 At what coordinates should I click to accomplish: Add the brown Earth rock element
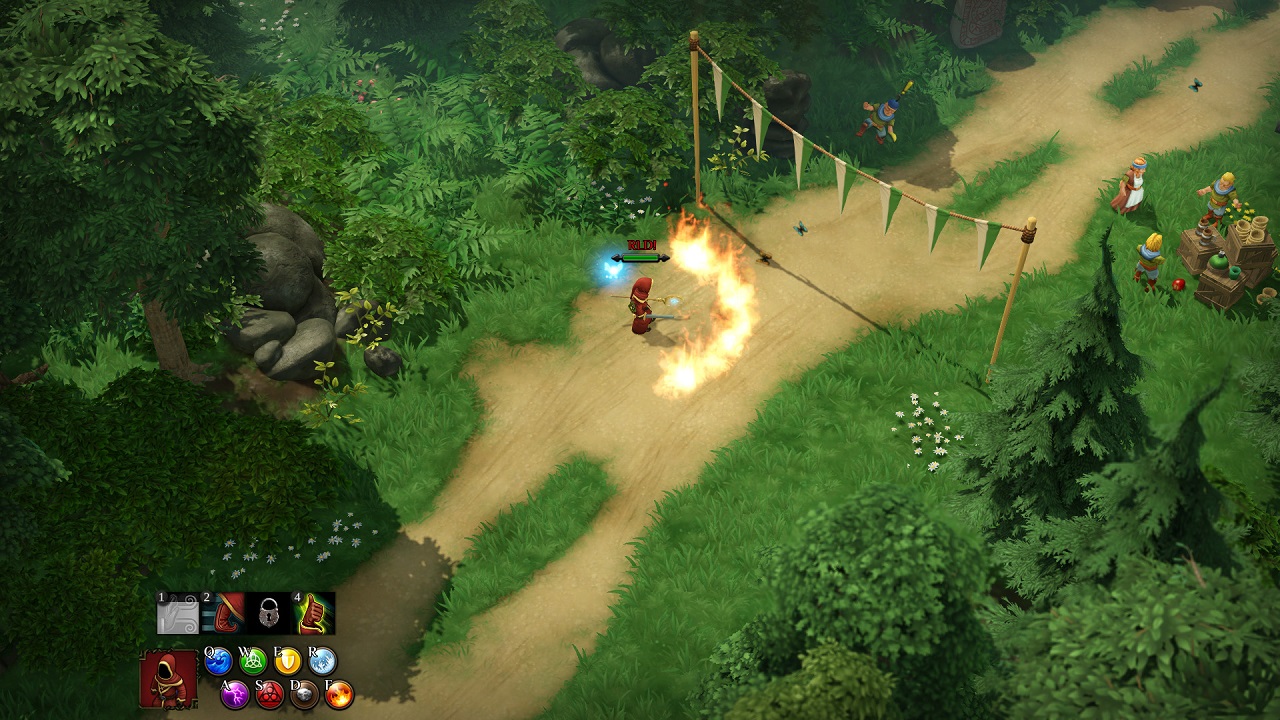pyautogui.click(x=304, y=694)
